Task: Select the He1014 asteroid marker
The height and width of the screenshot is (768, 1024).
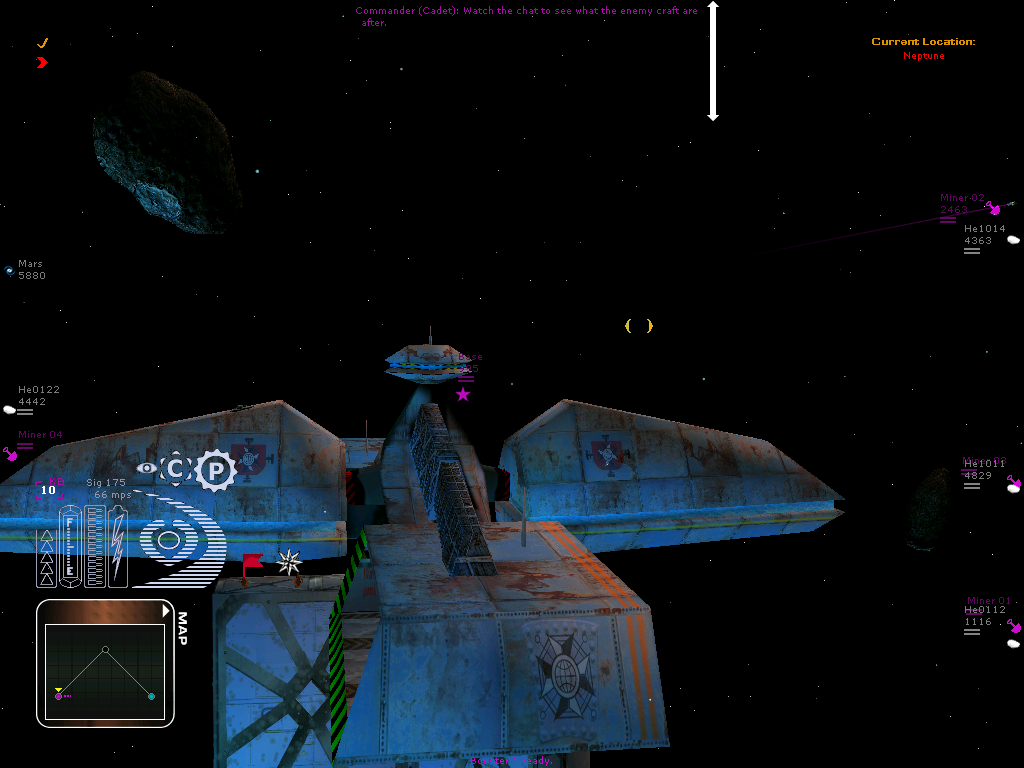Action: coord(1013,240)
